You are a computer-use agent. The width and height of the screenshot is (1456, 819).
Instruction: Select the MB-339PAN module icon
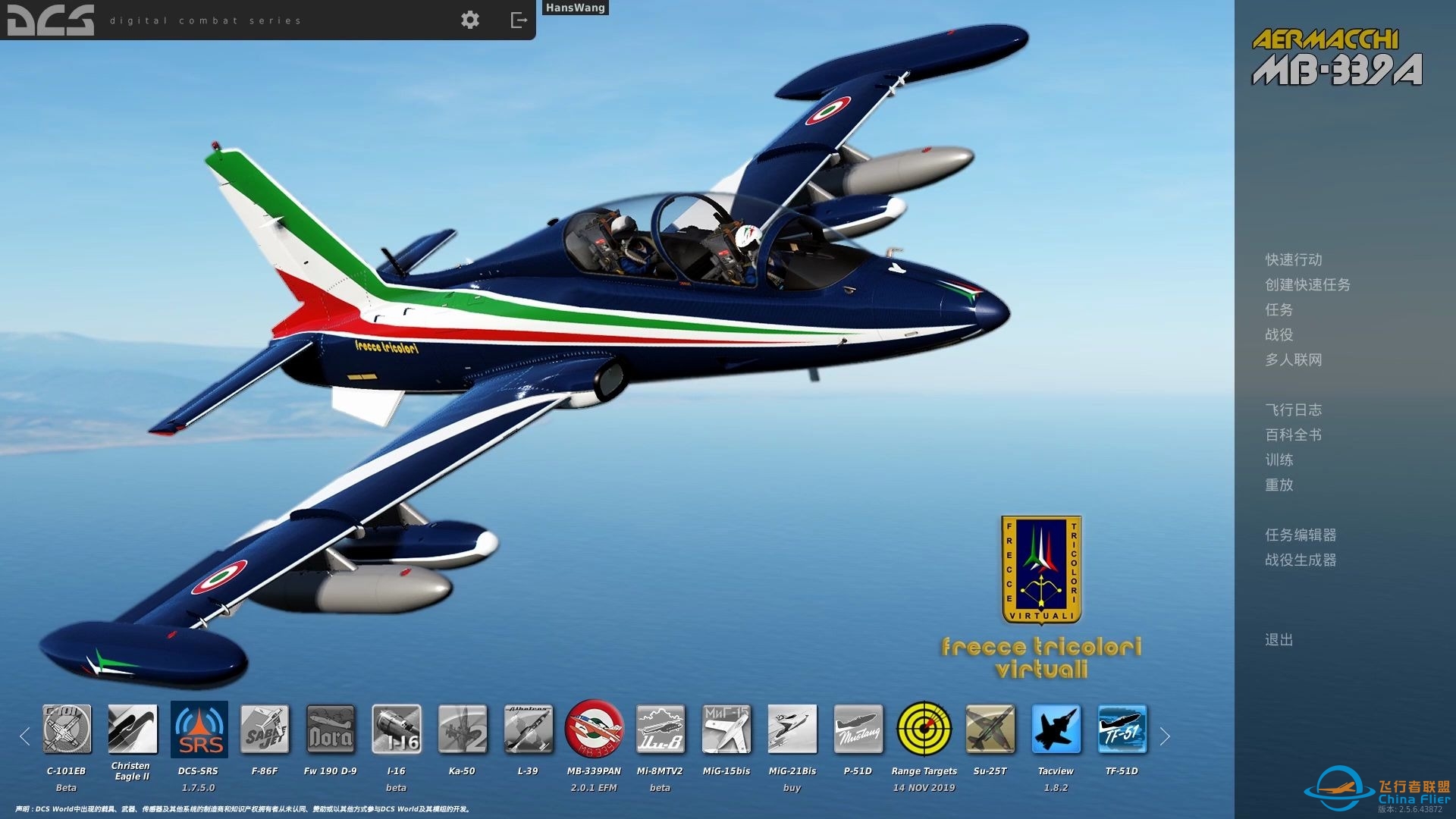tap(595, 730)
